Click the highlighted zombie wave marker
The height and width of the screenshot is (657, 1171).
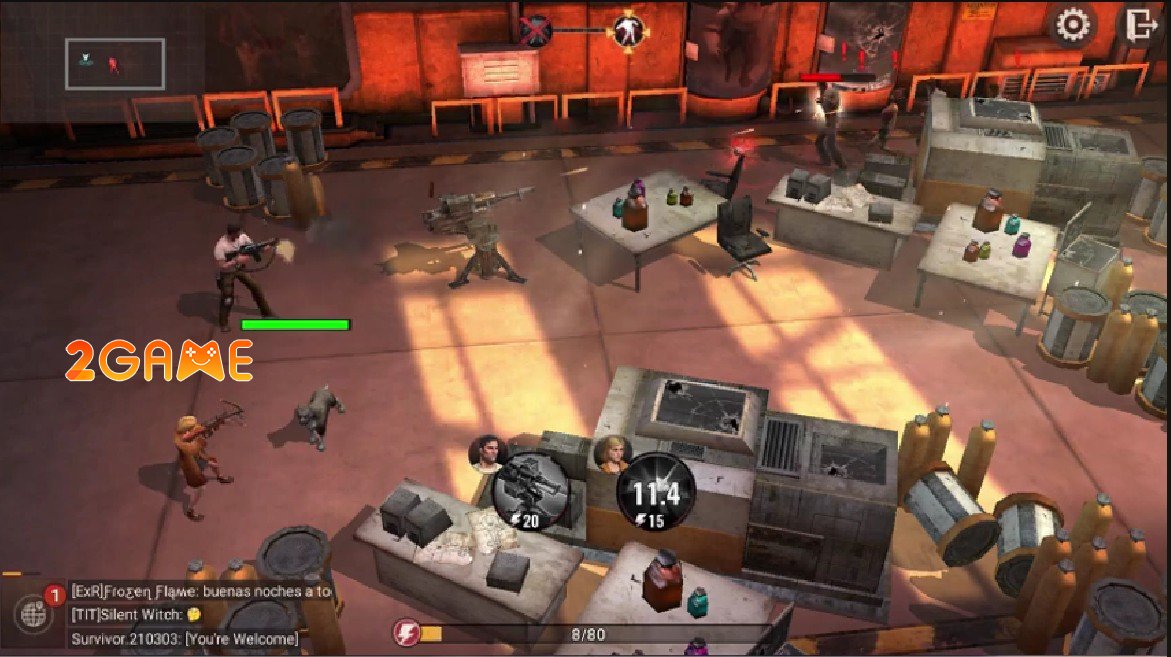(x=628, y=29)
